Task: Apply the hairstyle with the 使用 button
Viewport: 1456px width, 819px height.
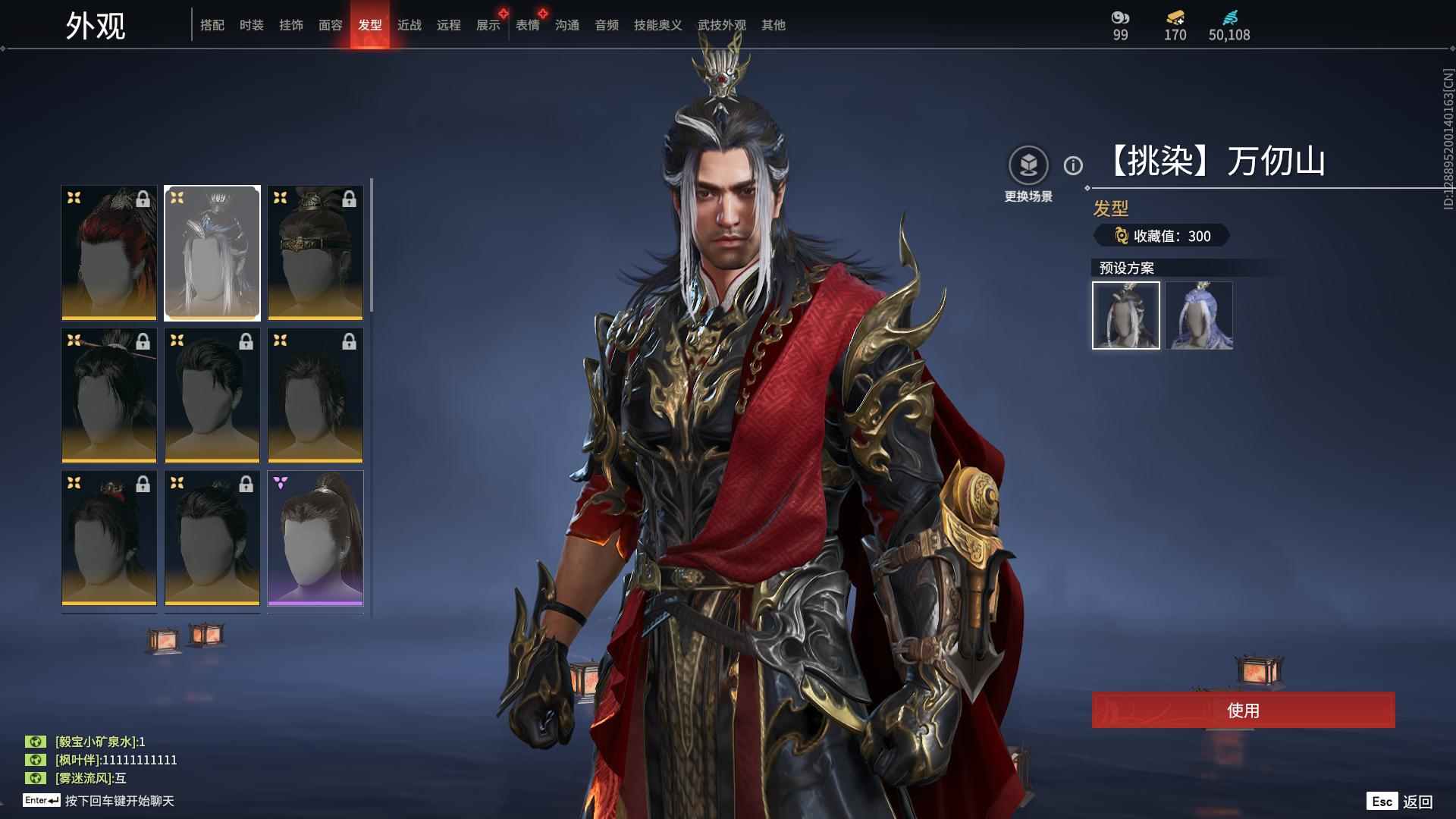Action: point(1243,711)
